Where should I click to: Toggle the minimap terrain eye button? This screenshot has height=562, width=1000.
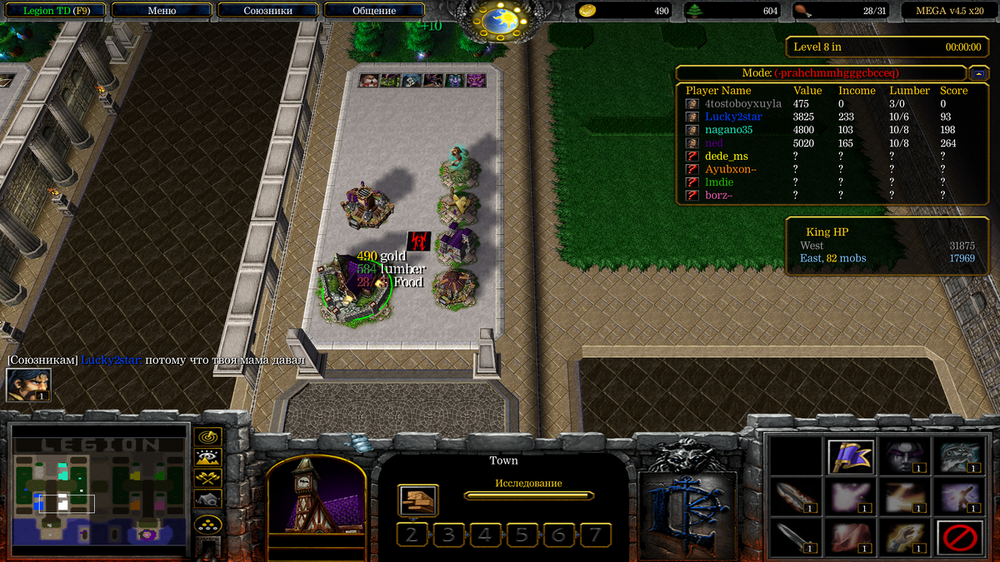[x=208, y=457]
